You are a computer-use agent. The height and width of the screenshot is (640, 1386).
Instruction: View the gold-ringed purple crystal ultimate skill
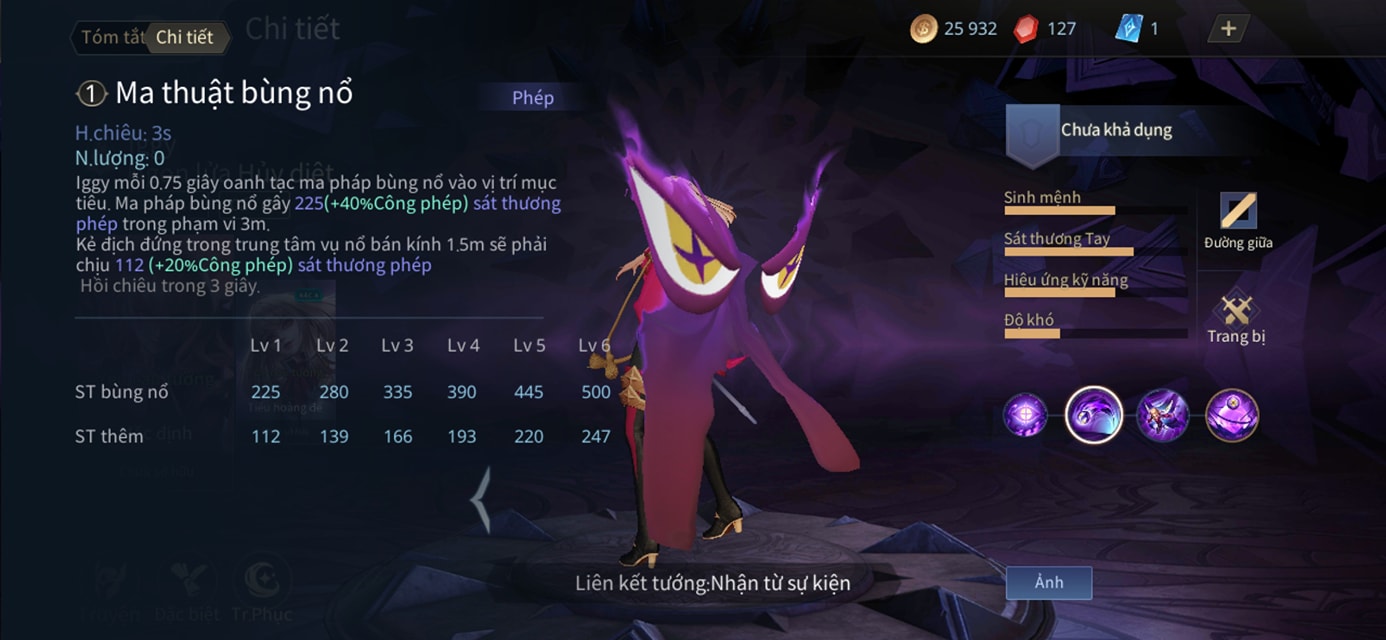[x=1231, y=415]
